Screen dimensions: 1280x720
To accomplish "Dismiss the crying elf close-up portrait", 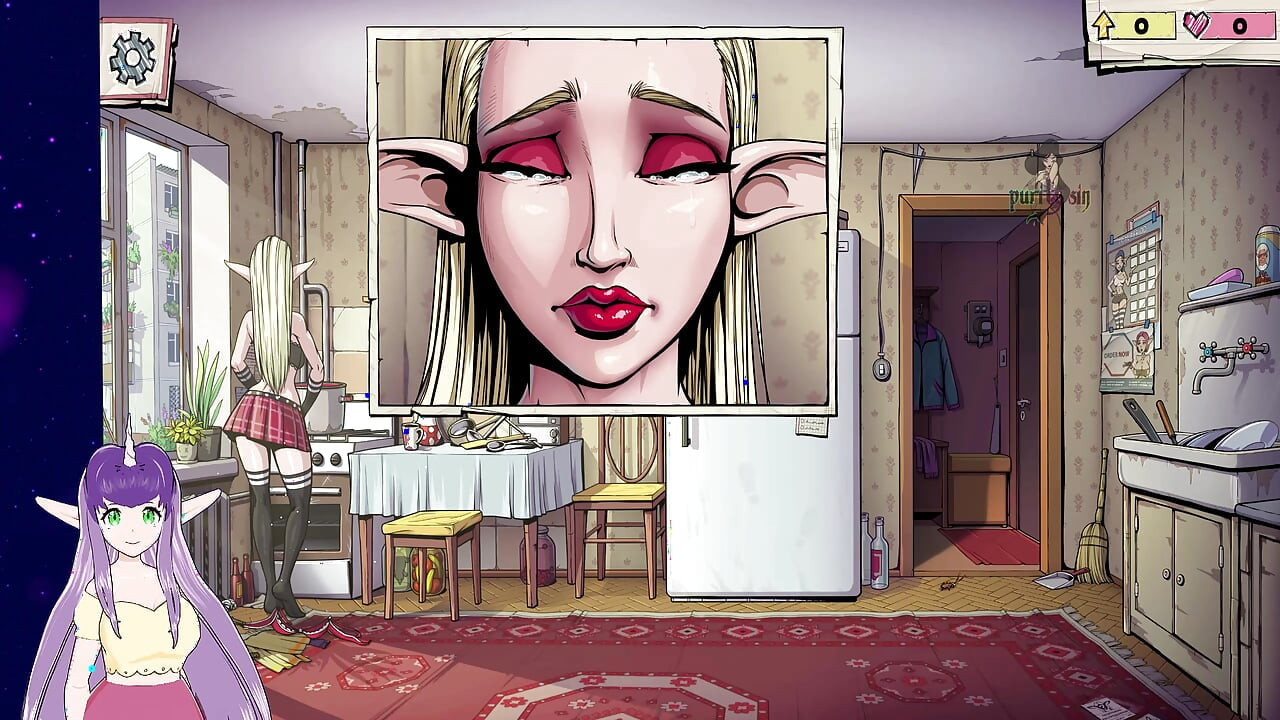I will point(600,220).
